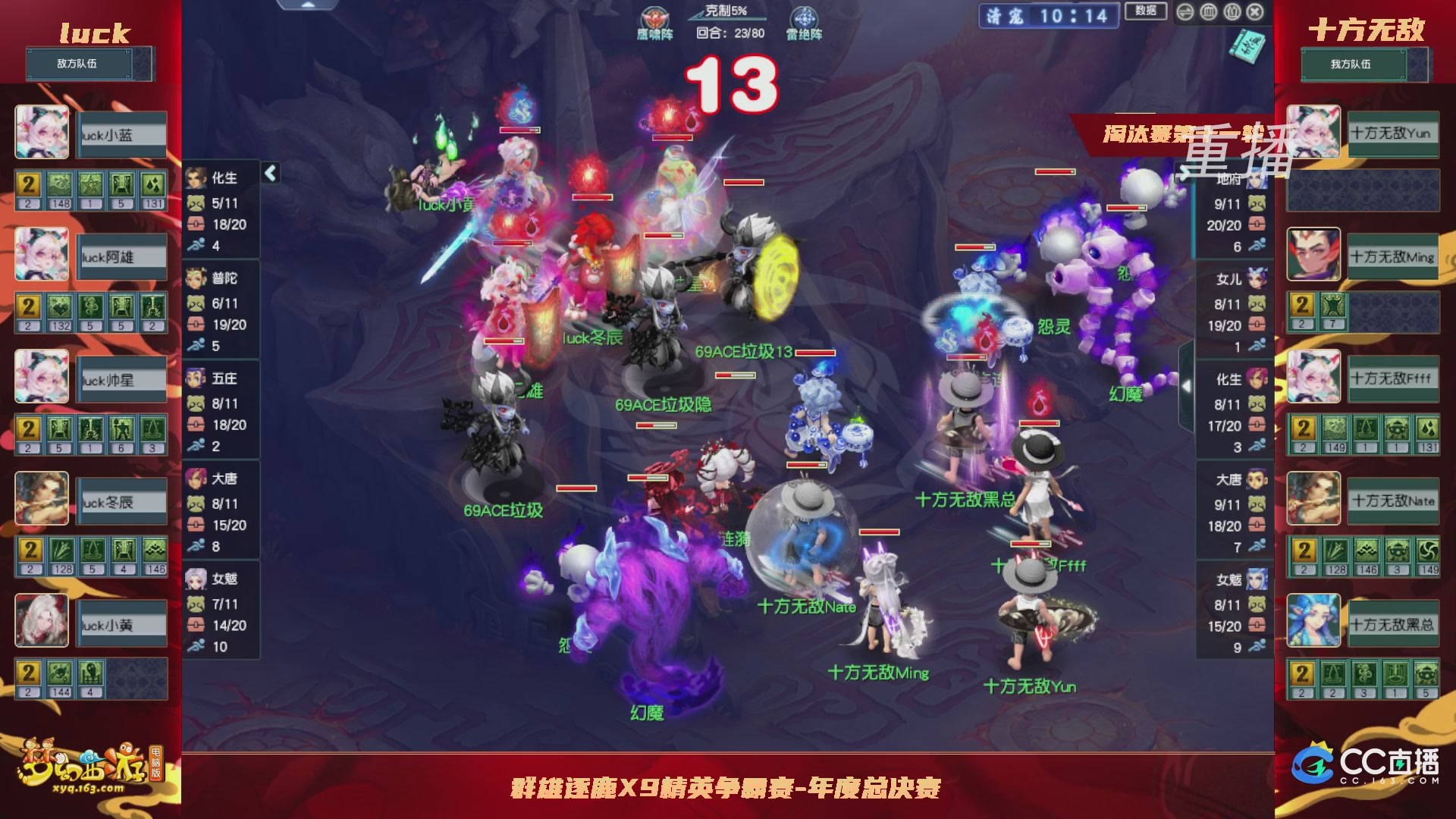Select the 雷绝阵 formation icon

806,15
